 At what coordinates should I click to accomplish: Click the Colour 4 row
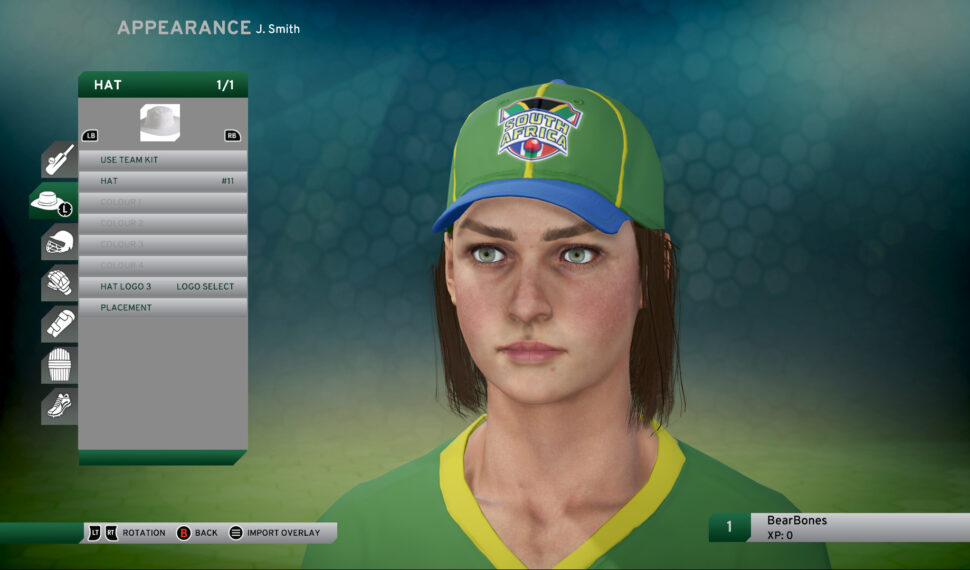[x=163, y=265]
